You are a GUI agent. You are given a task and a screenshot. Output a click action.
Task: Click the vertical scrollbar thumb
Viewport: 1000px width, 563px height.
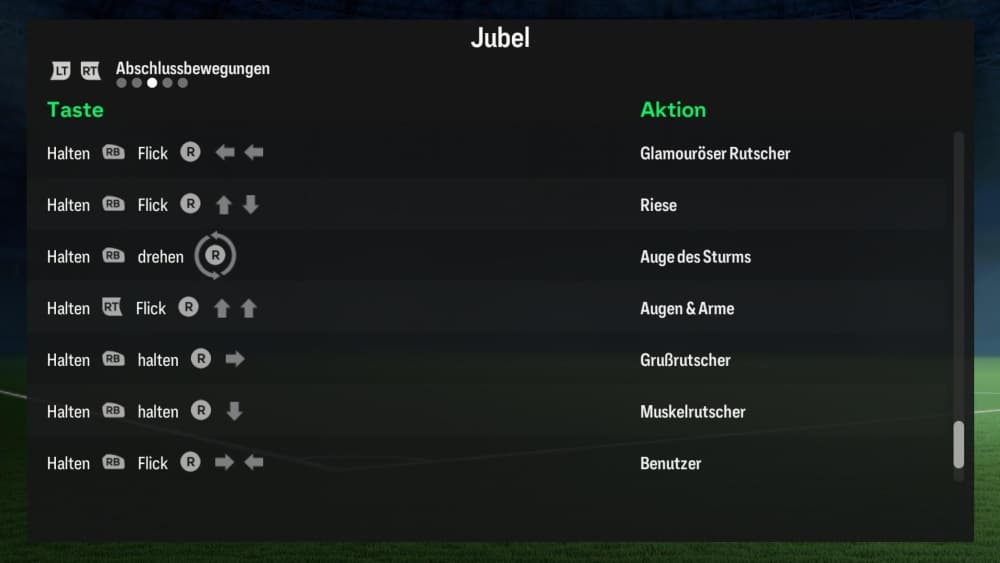[x=958, y=444]
